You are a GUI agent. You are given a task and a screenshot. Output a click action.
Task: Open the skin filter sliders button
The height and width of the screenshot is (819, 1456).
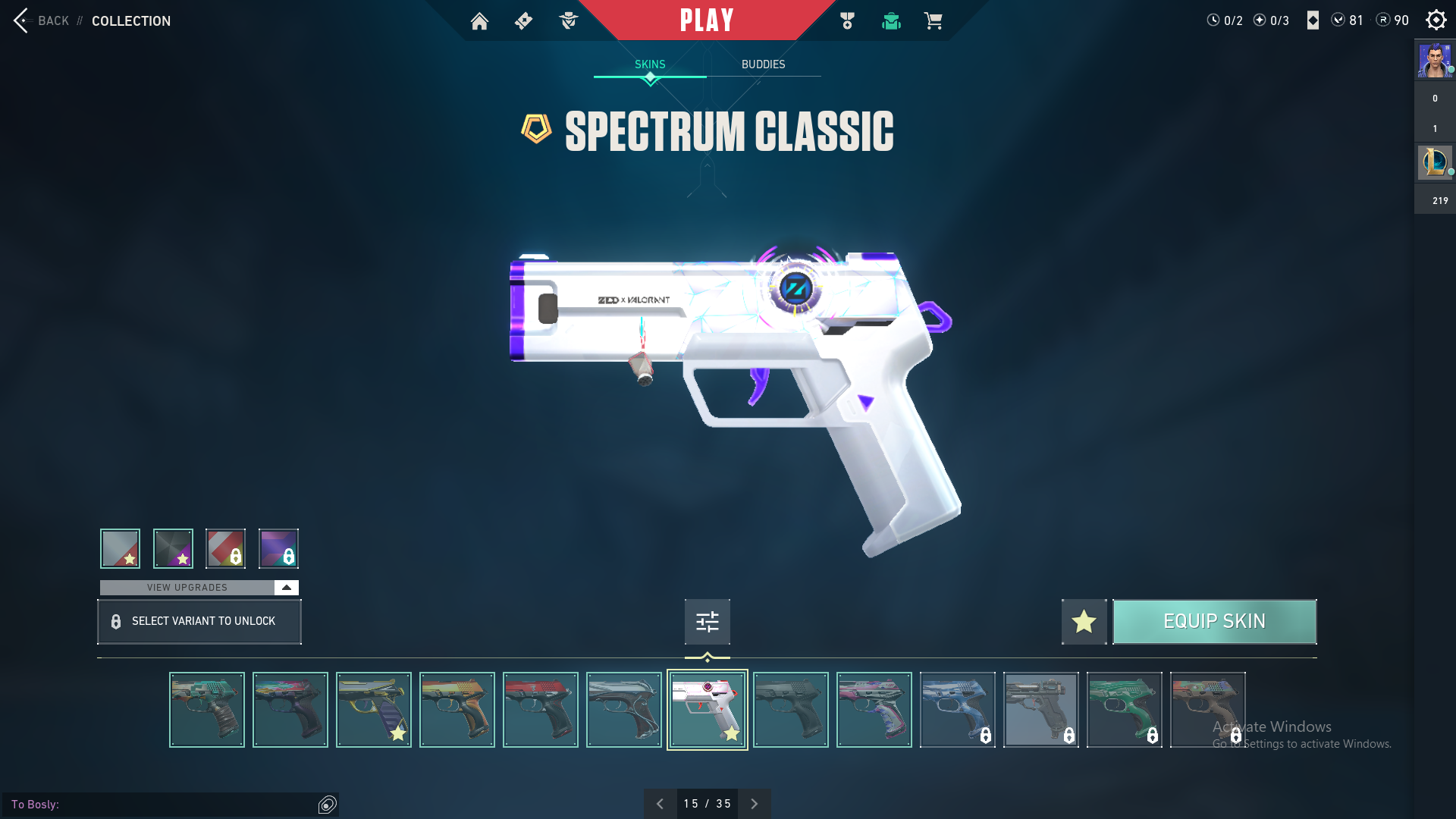pyautogui.click(x=707, y=622)
